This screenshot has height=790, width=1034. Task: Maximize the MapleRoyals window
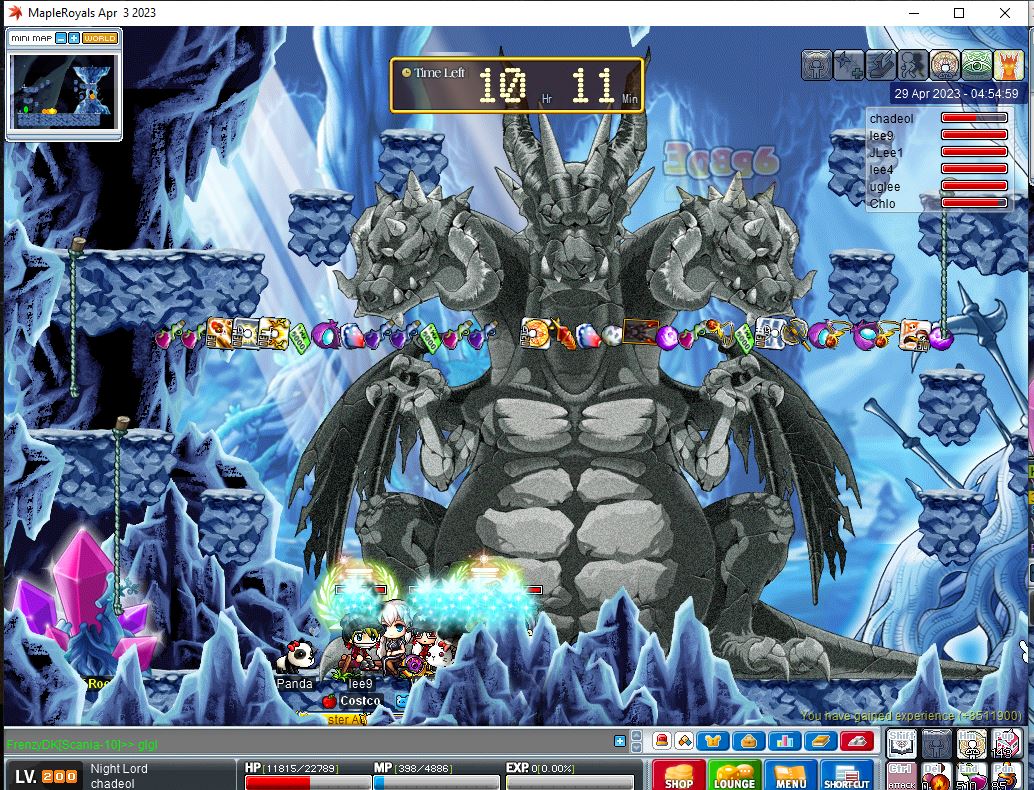(959, 13)
